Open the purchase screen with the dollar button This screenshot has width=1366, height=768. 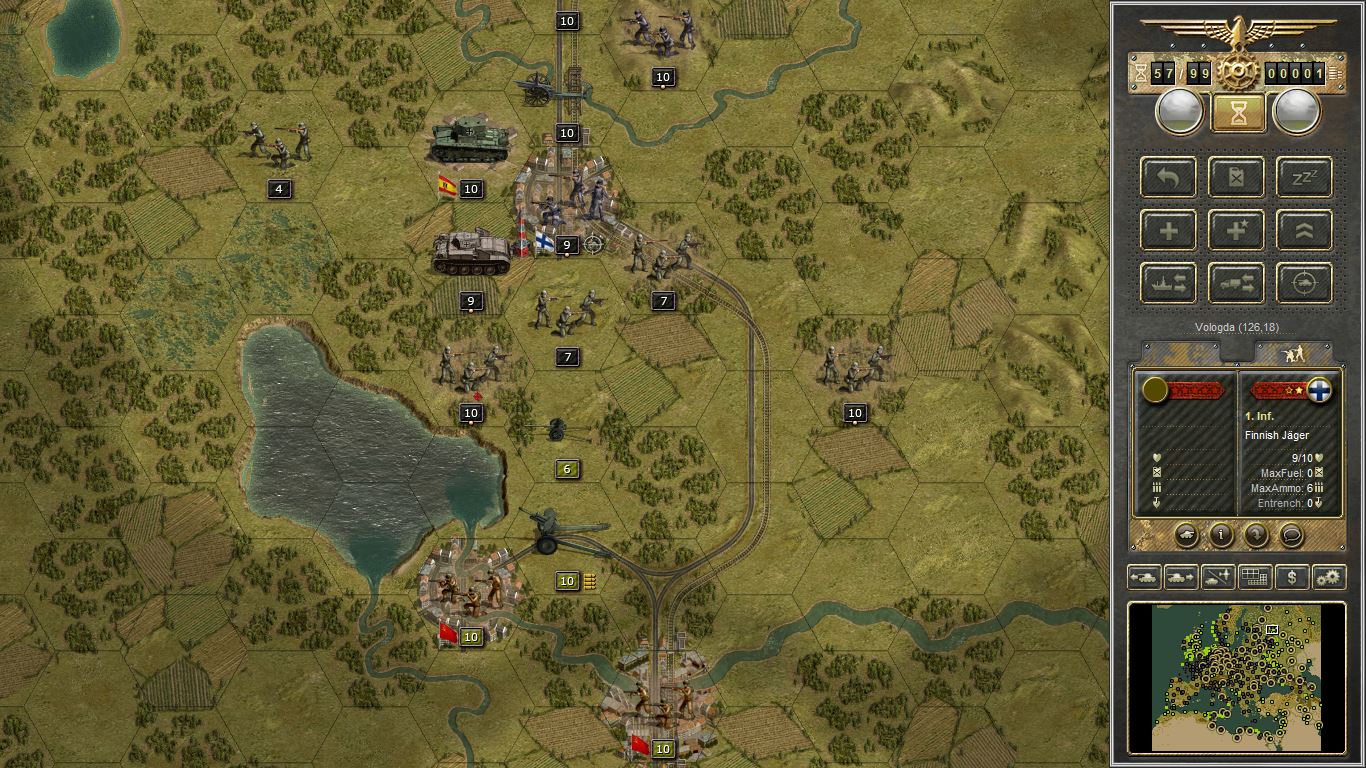(x=1292, y=577)
